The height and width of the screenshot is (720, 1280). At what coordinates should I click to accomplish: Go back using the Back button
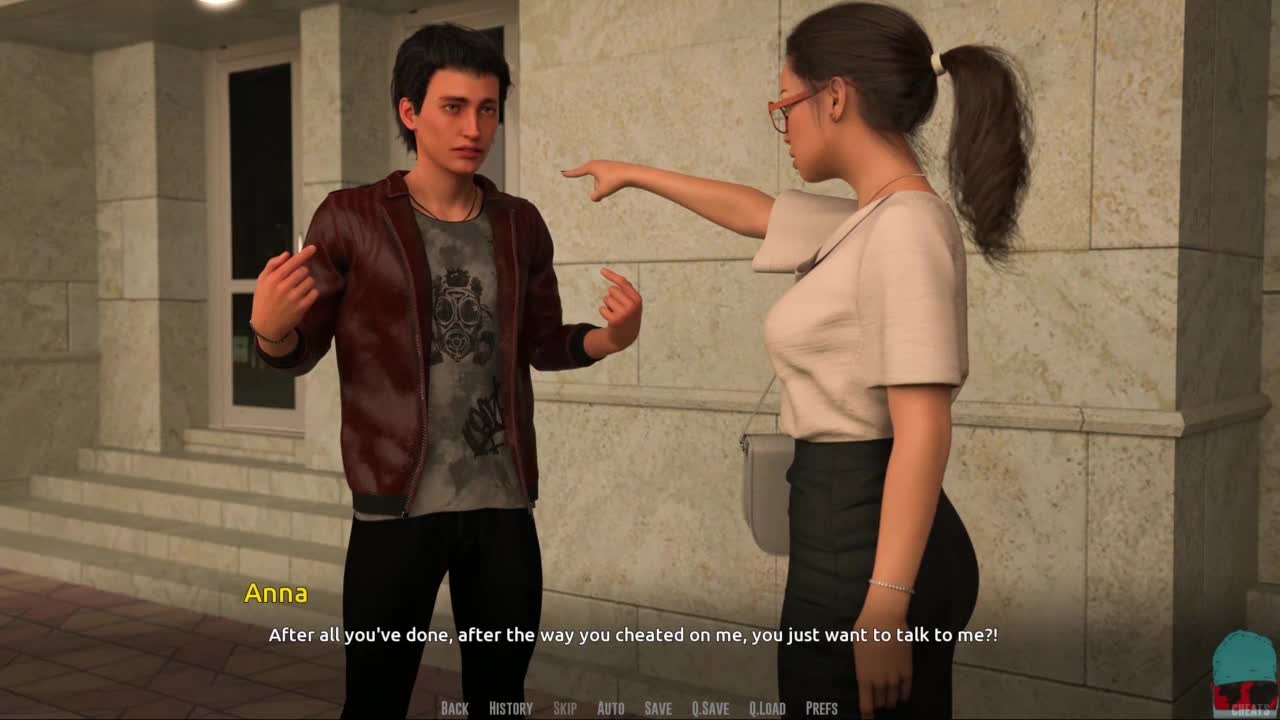click(x=454, y=708)
